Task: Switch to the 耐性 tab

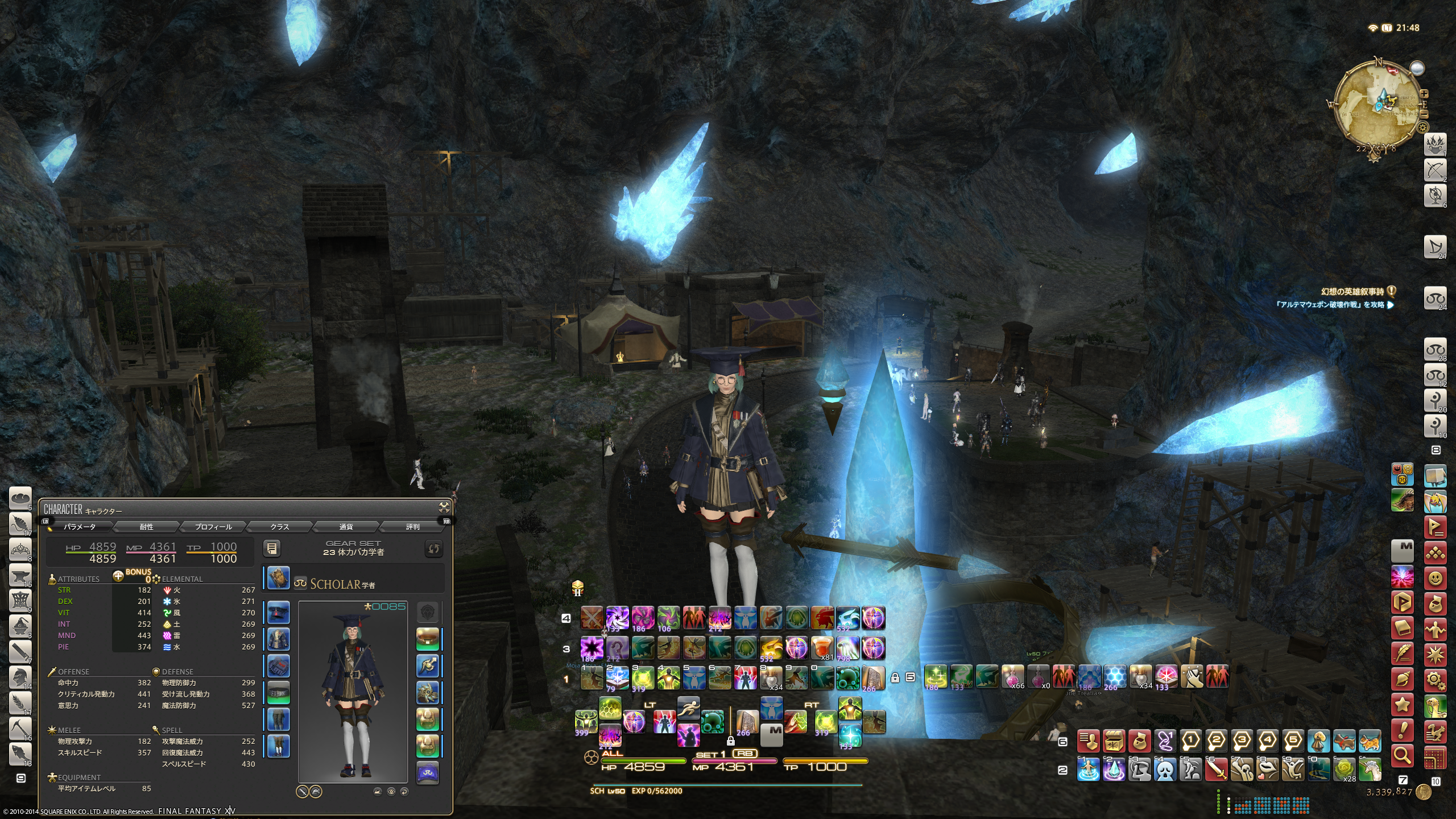Action: [x=146, y=527]
